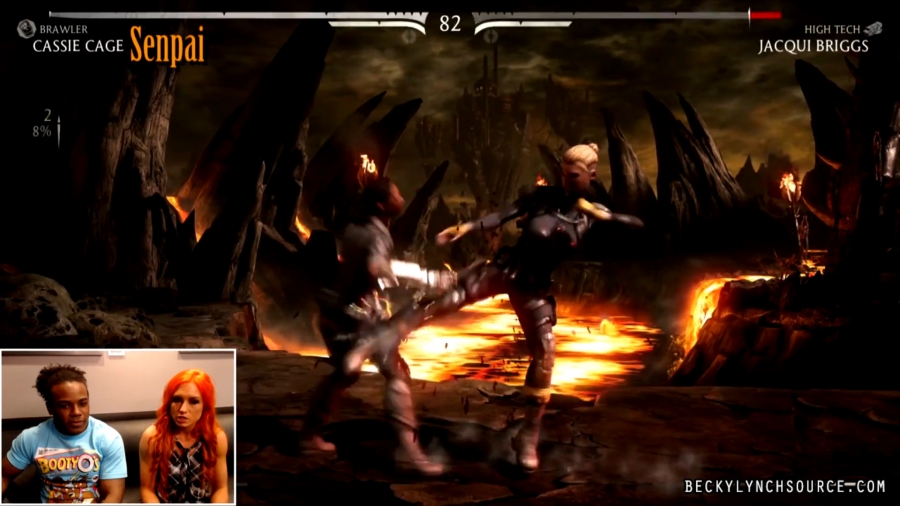900x506 pixels.
Task: Click the High Tech variation icon beside Jacqui Briggs
Action: (x=873, y=29)
